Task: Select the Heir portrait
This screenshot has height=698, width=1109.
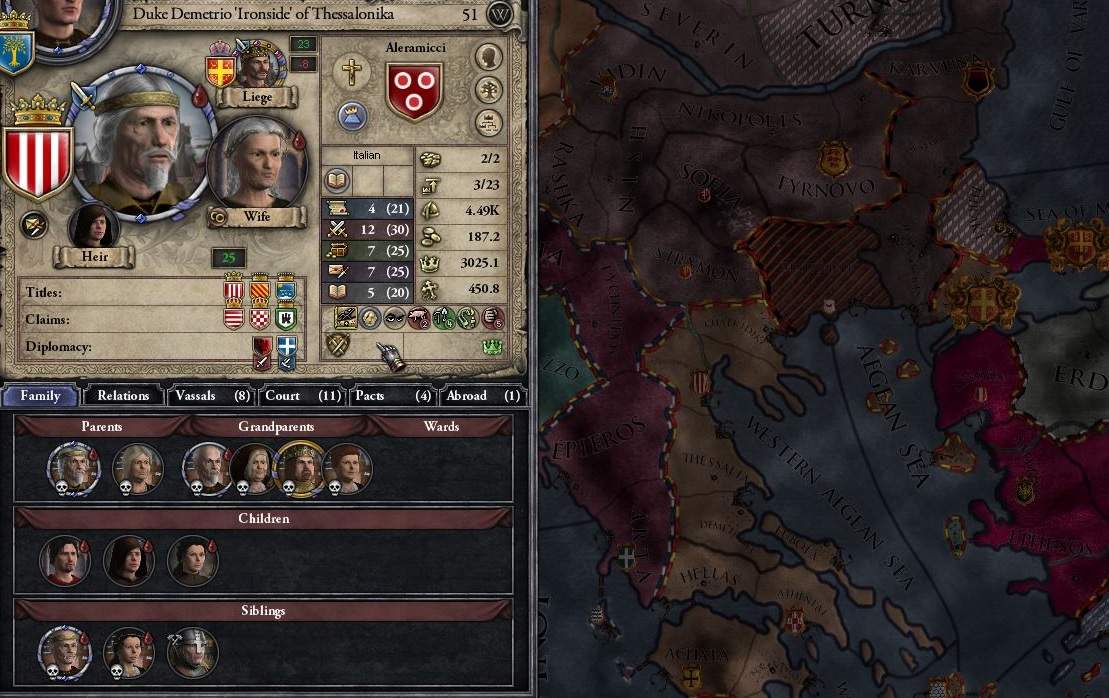Action: [94, 229]
